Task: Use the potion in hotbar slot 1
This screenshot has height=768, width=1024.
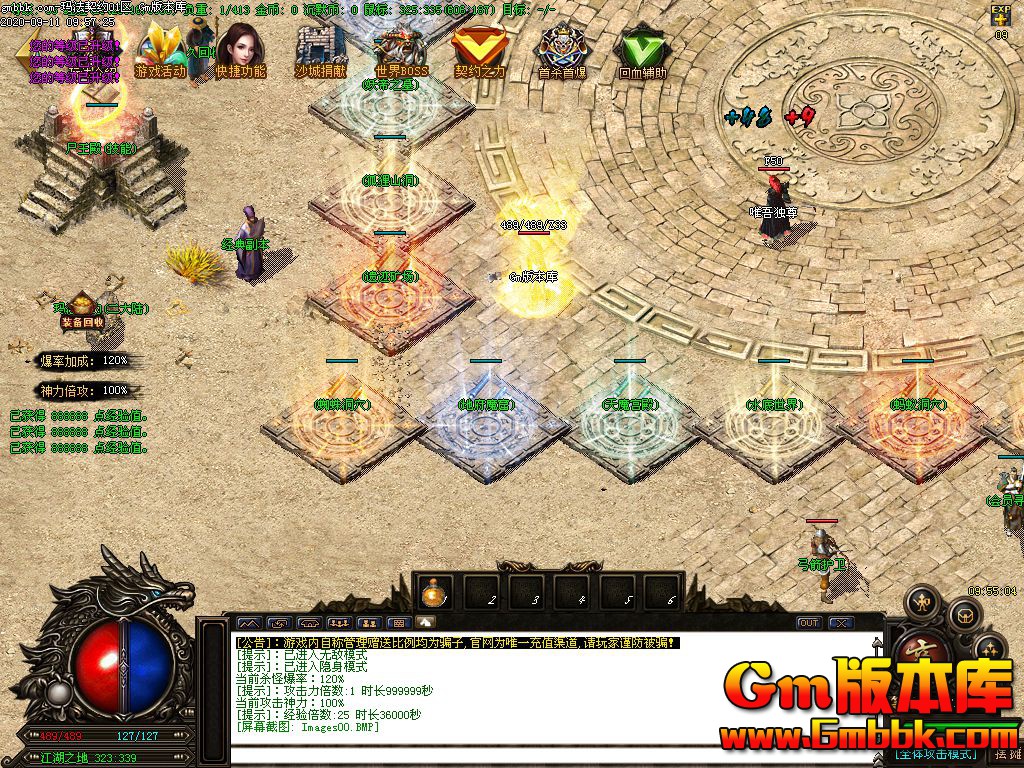Action: [435, 593]
